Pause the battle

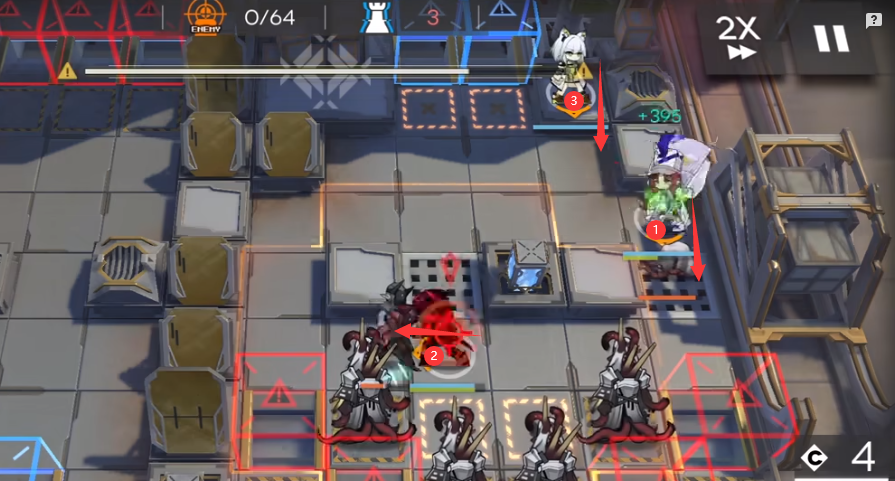click(829, 39)
